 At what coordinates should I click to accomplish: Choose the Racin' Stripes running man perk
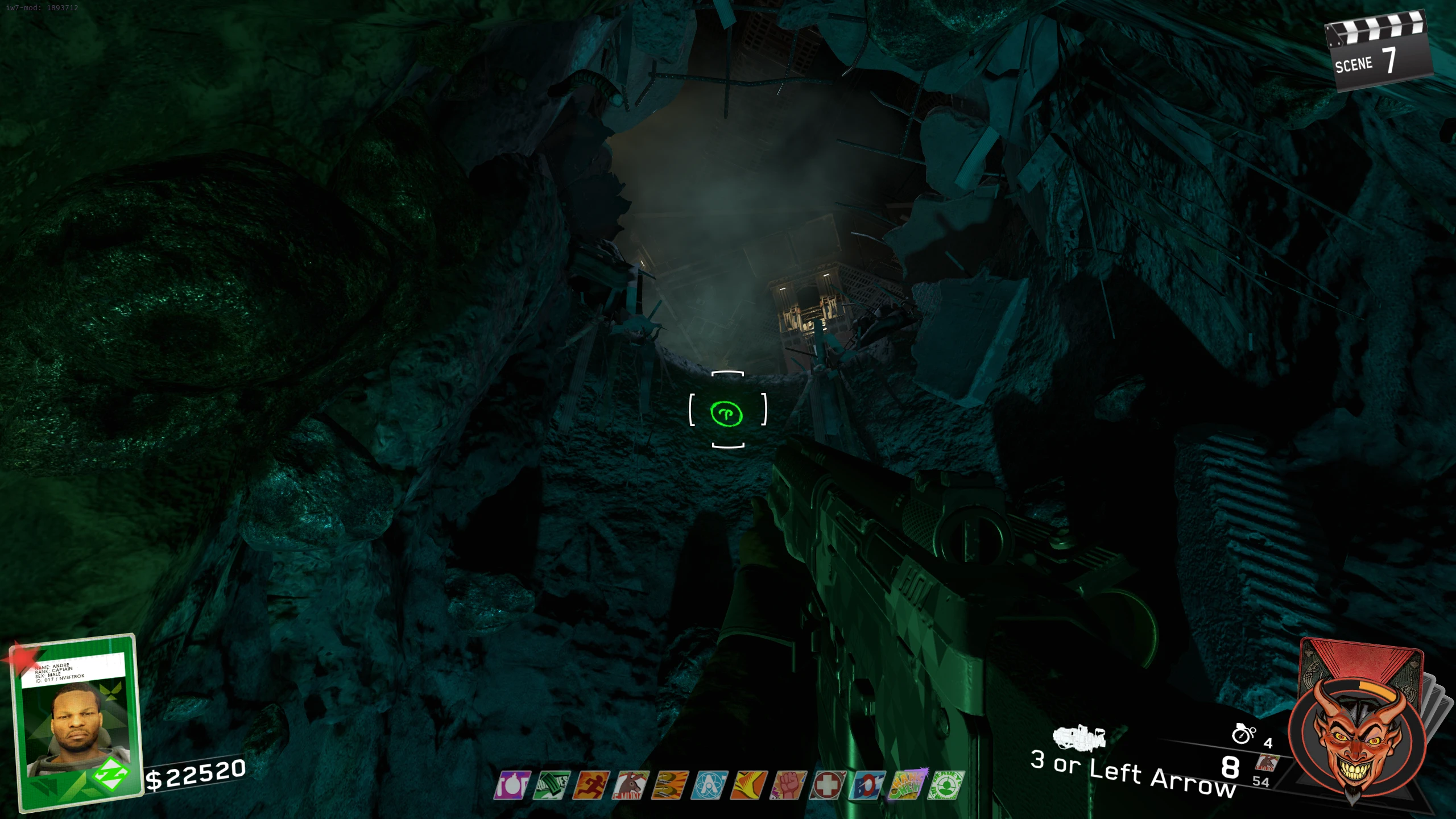click(x=591, y=785)
